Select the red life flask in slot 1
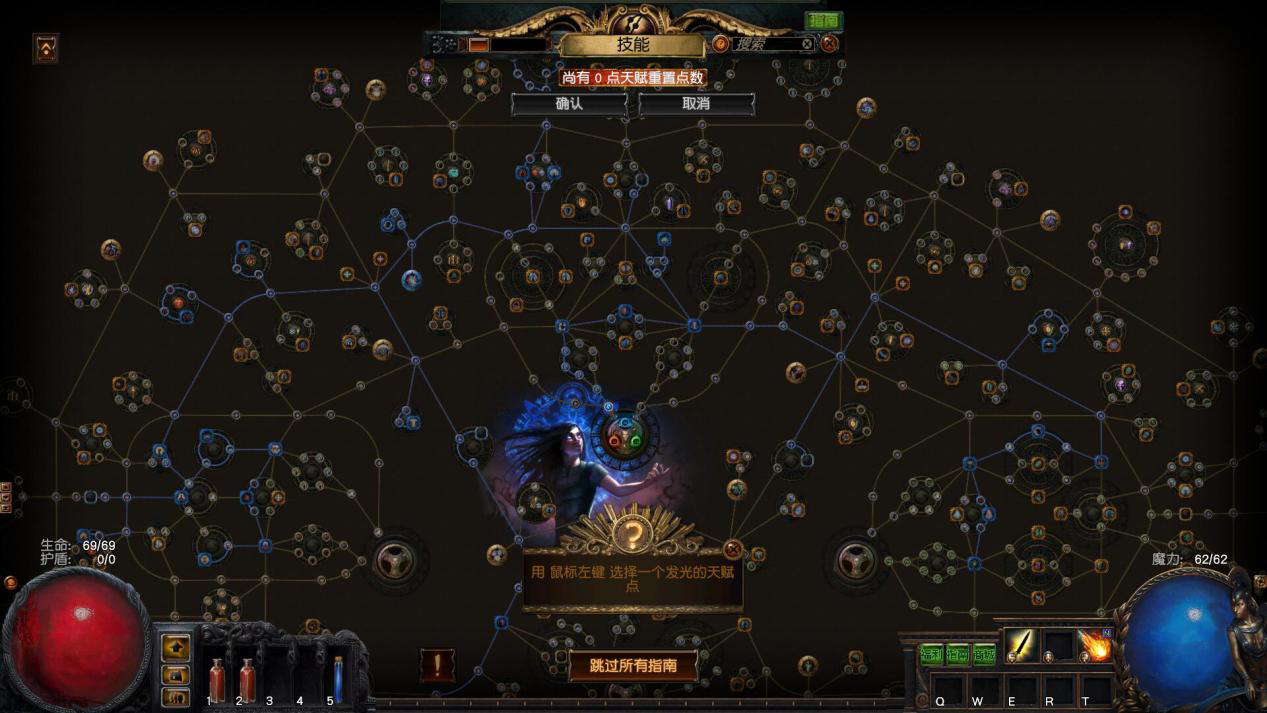 click(217, 679)
